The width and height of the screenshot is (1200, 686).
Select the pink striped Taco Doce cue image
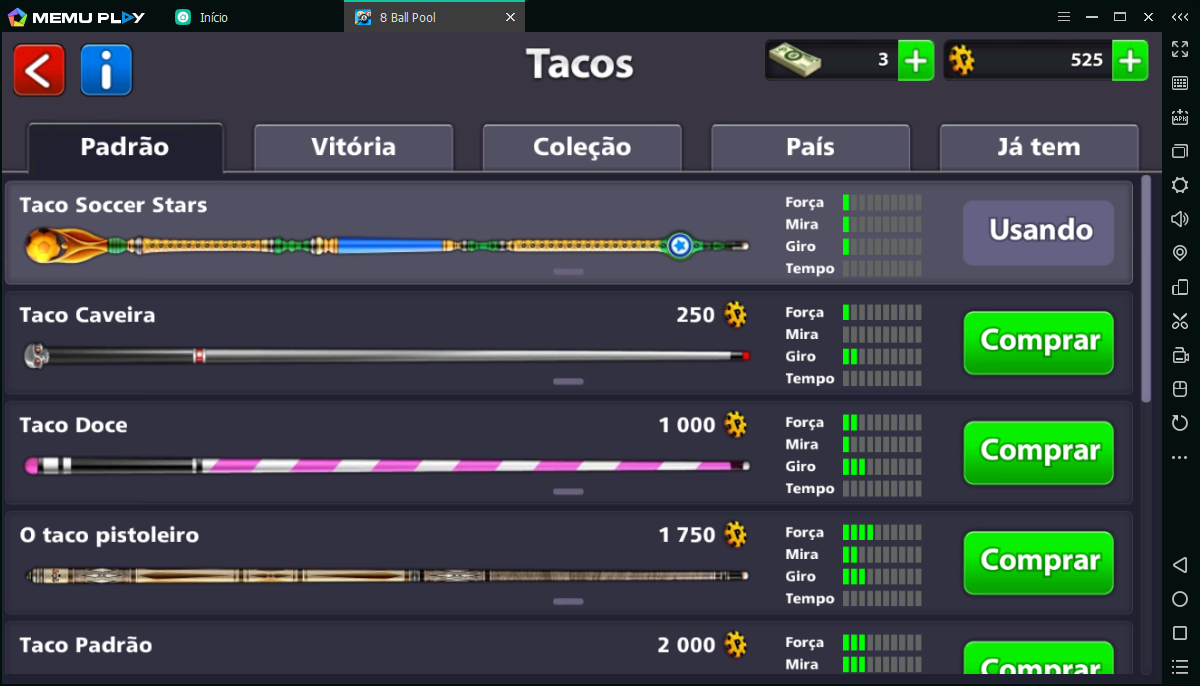coord(385,466)
